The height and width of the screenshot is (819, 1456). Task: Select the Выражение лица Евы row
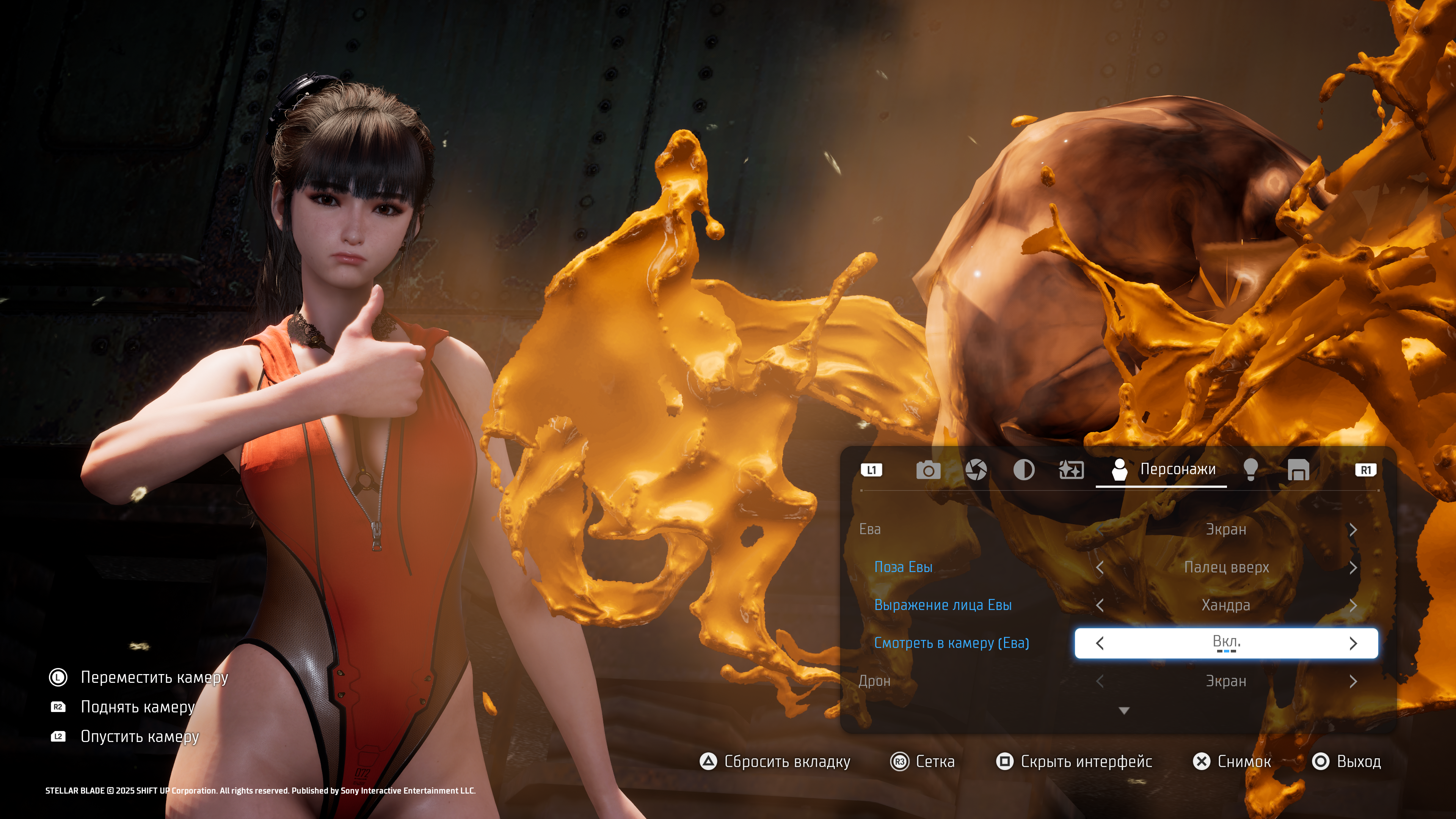click(943, 605)
